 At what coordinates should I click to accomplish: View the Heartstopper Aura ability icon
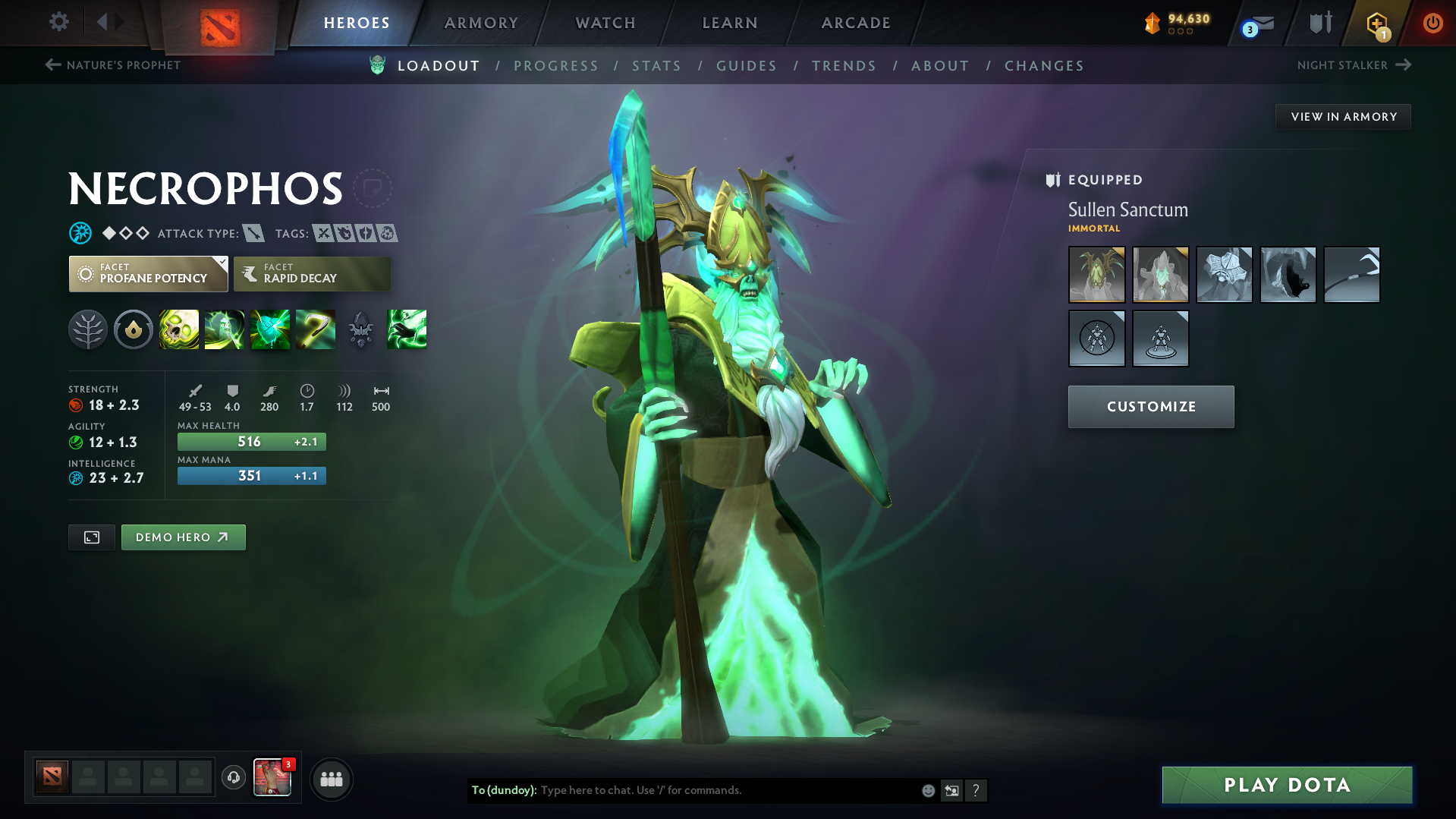point(270,329)
